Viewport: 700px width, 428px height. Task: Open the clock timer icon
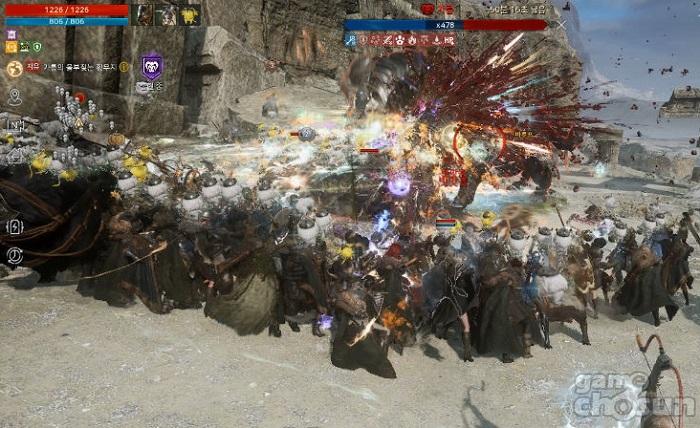pyautogui.click(x=15, y=255)
